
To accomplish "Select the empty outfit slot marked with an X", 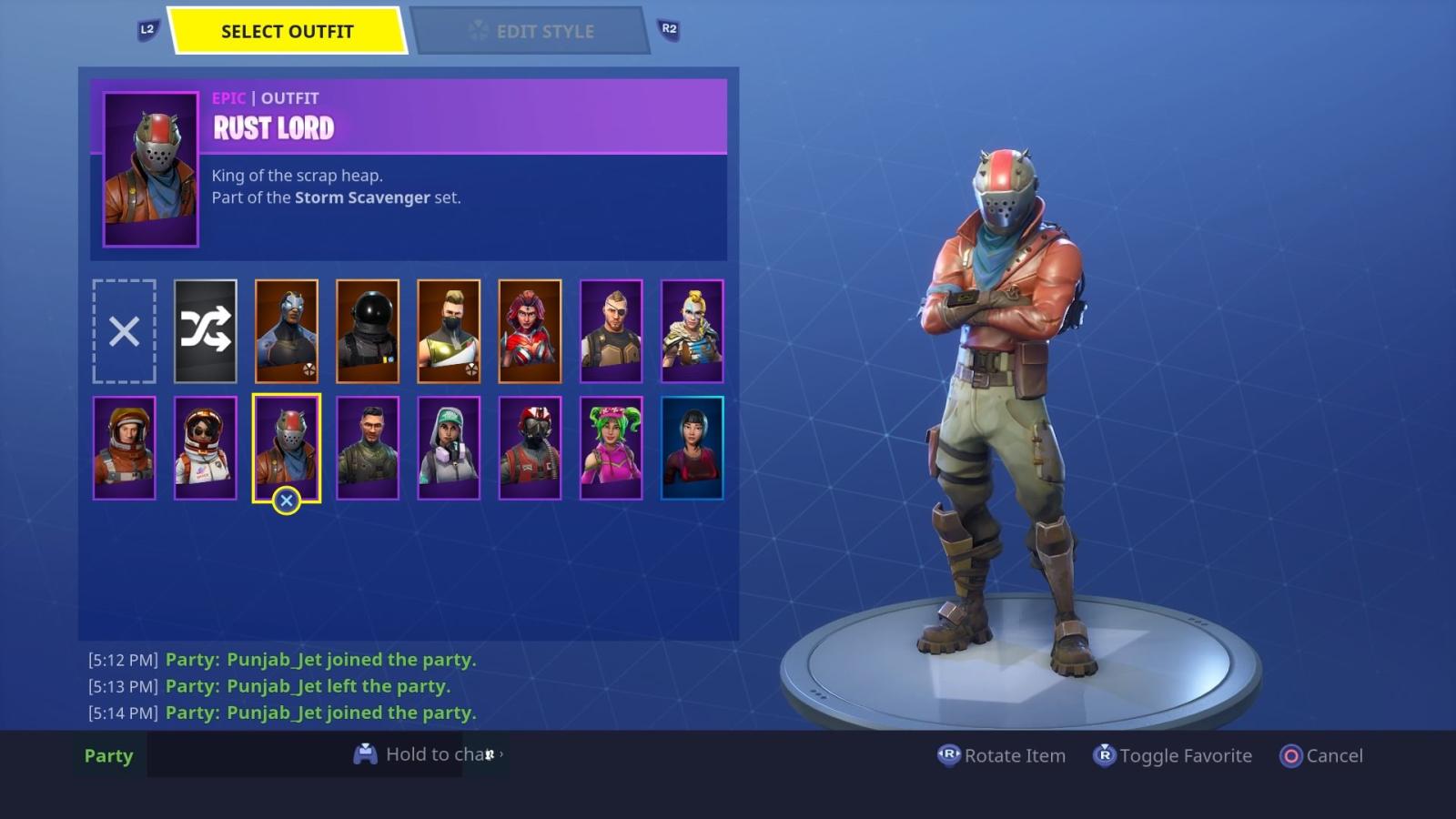I will point(125,330).
